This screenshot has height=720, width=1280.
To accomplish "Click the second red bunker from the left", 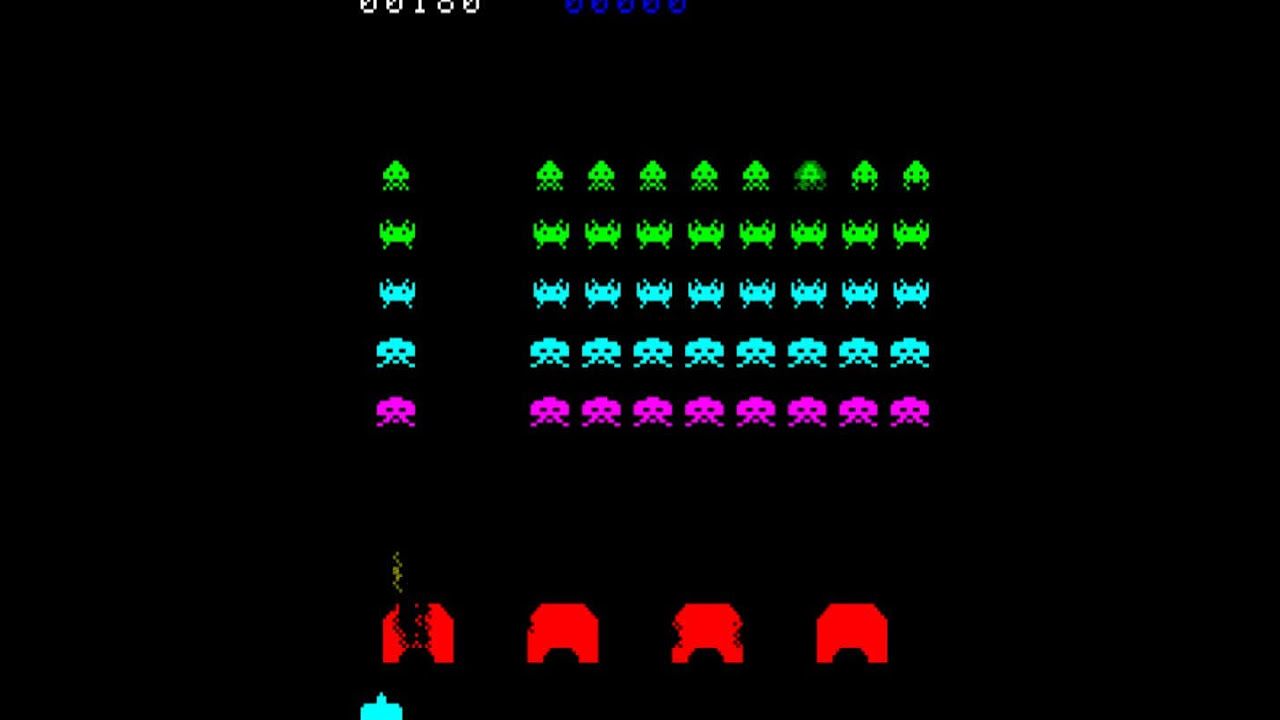I will coord(562,632).
